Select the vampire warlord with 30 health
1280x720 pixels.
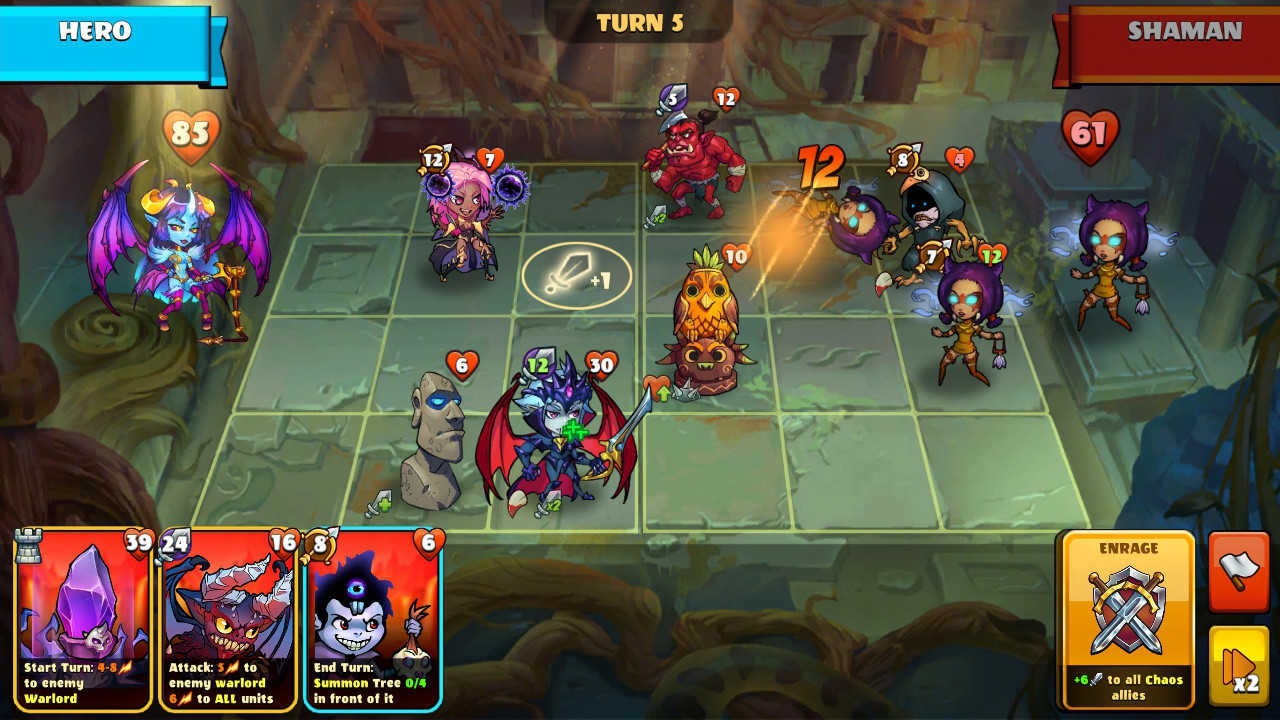tap(556, 430)
